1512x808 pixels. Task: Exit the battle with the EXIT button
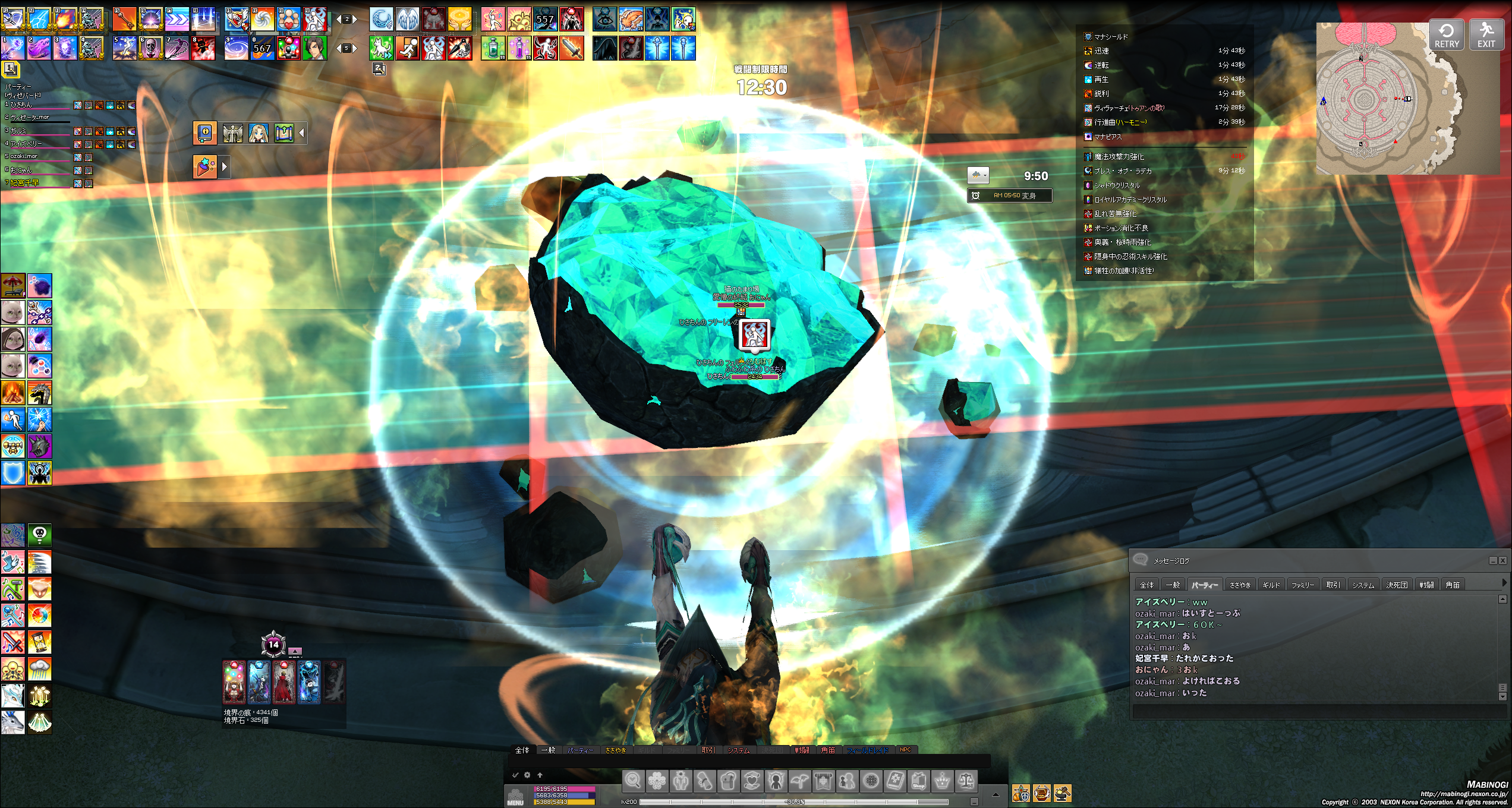[1486, 35]
